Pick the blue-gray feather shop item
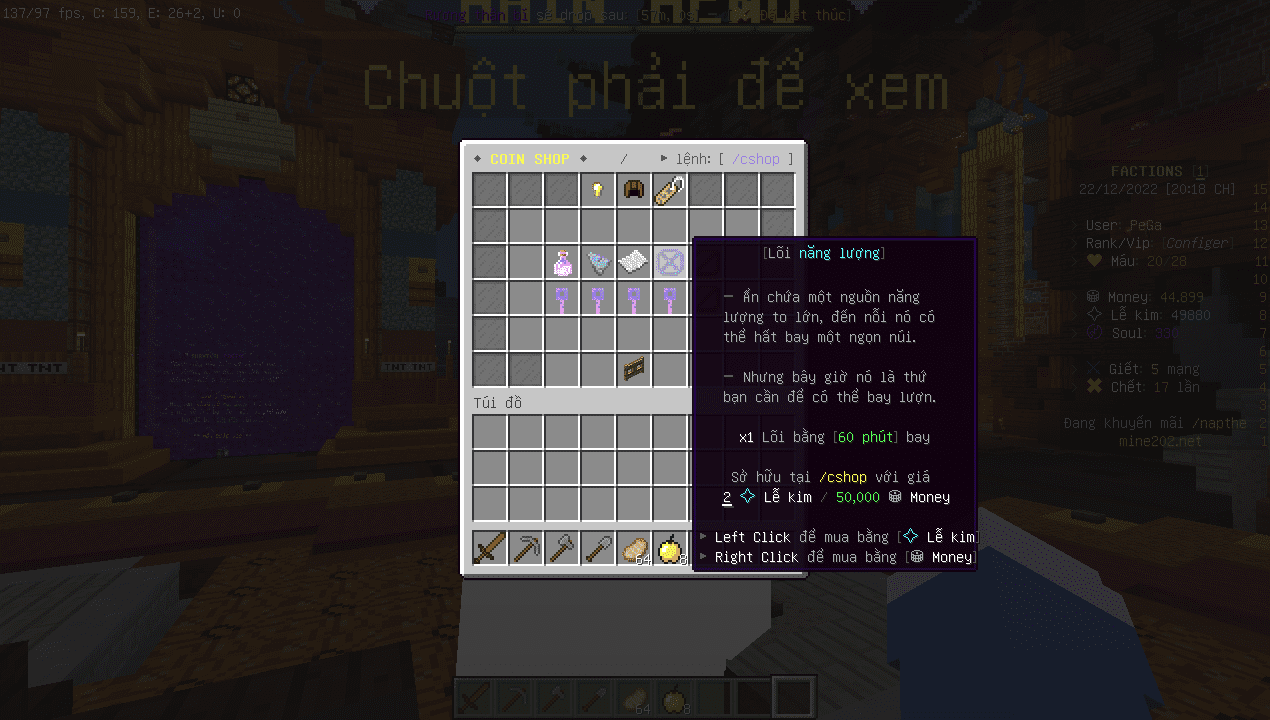Image resolution: width=1270 pixels, height=720 pixels. point(598,263)
